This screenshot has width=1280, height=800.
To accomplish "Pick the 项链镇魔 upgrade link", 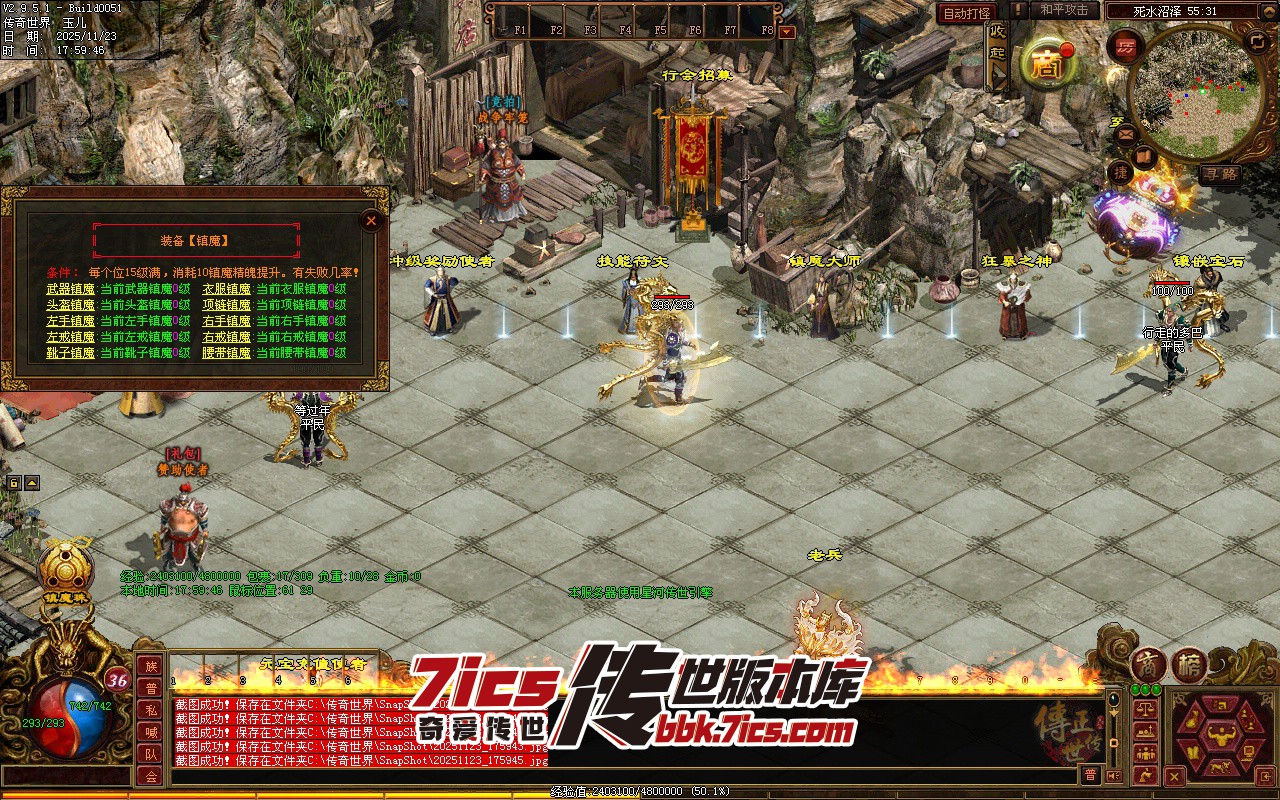I will tap(226, 305).
